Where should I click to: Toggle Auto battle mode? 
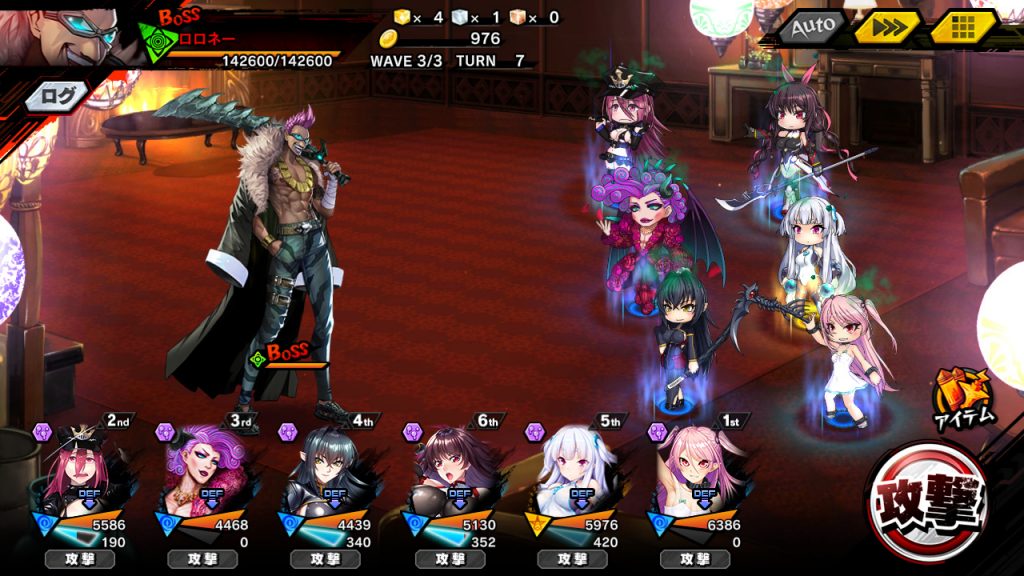point(811,28)
